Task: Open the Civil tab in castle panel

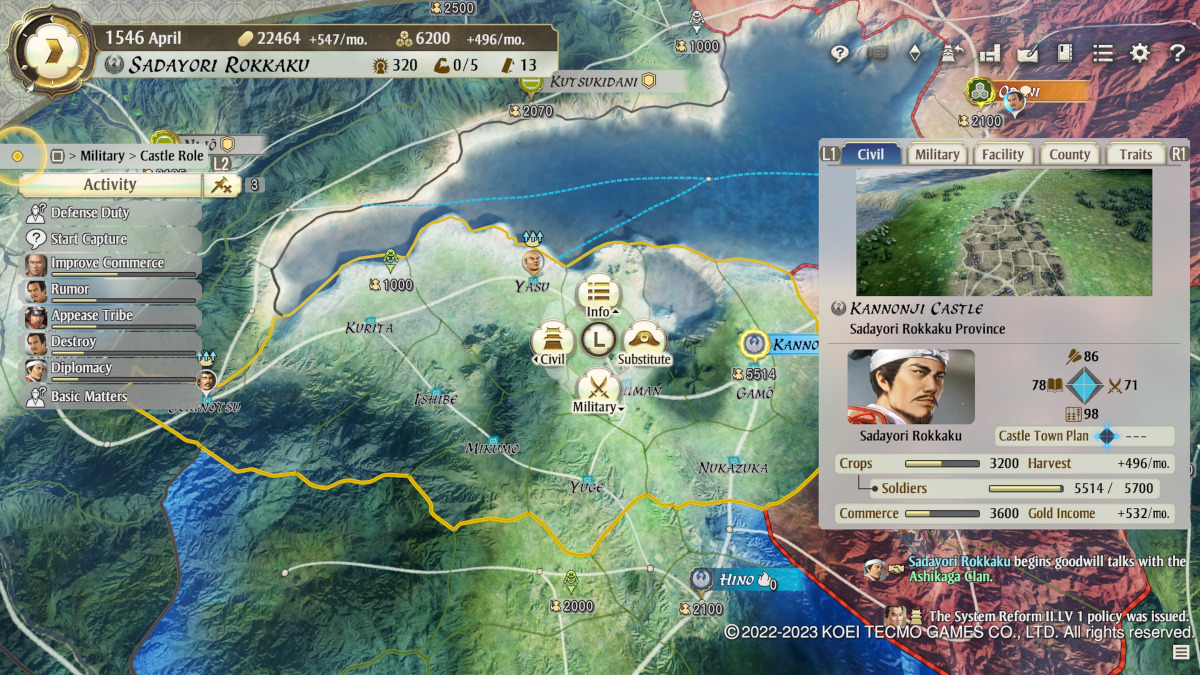Action: click(x=870, y=154)
